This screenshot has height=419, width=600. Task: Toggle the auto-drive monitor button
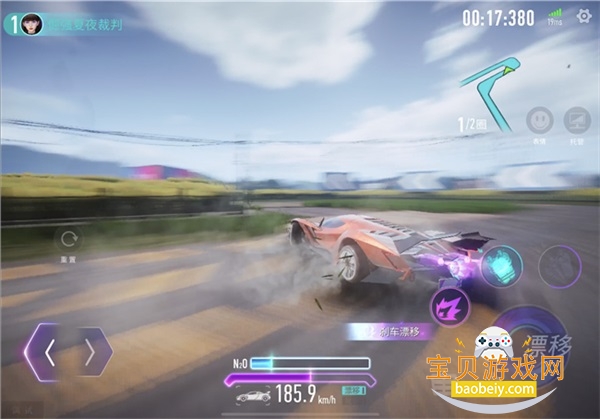pos(578,122)
